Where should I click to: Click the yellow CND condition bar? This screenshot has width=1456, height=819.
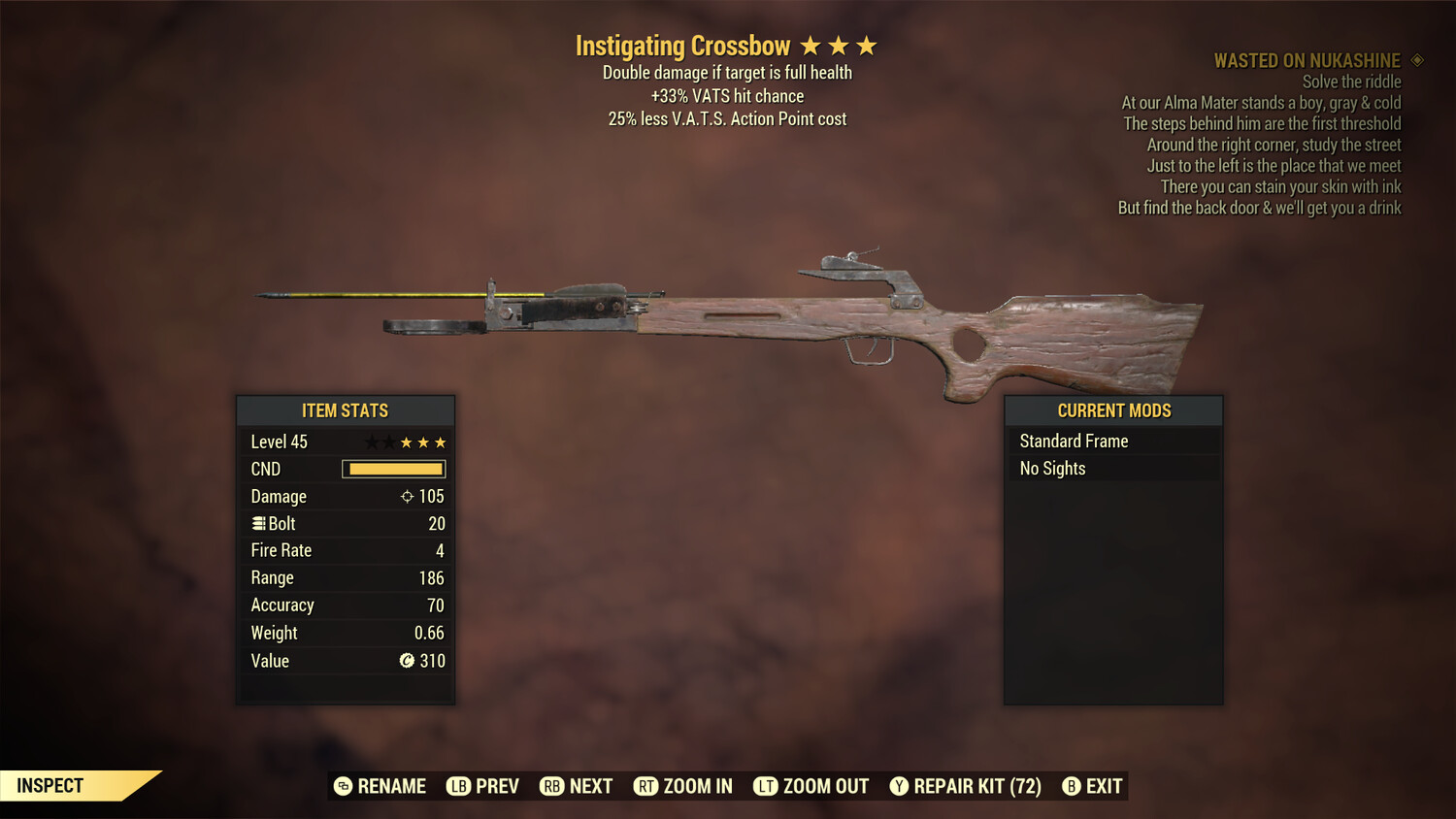point(393,469)
